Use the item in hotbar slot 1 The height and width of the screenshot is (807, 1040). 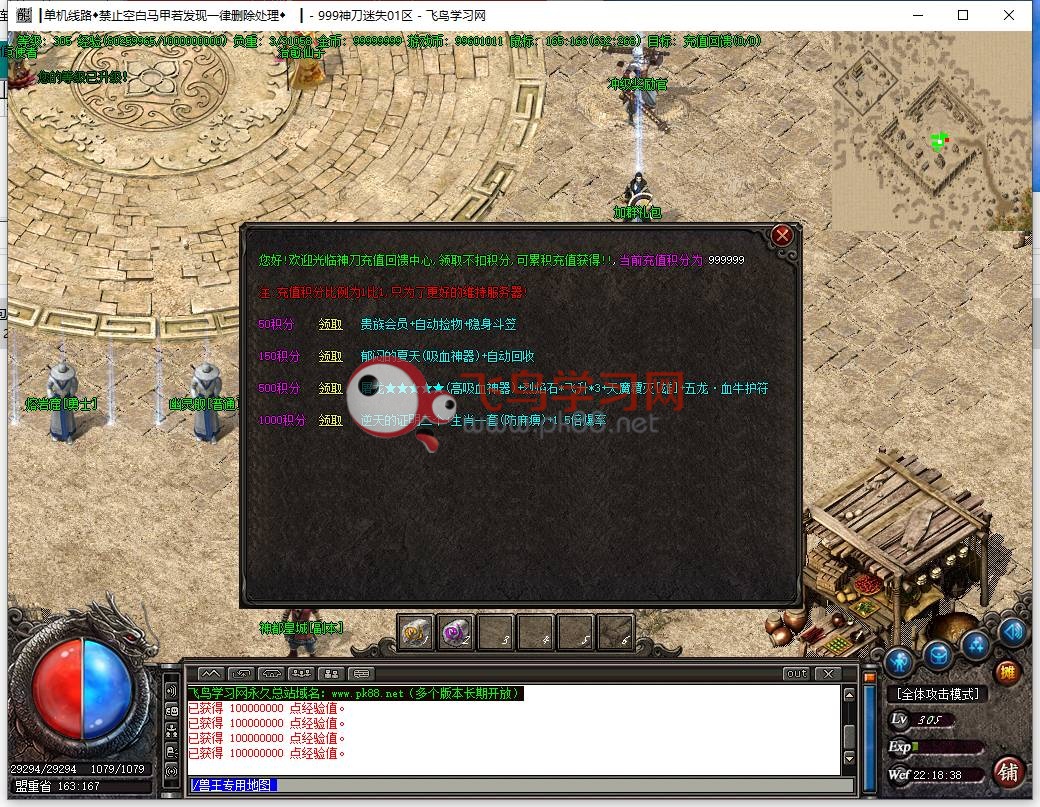point(416,631)
